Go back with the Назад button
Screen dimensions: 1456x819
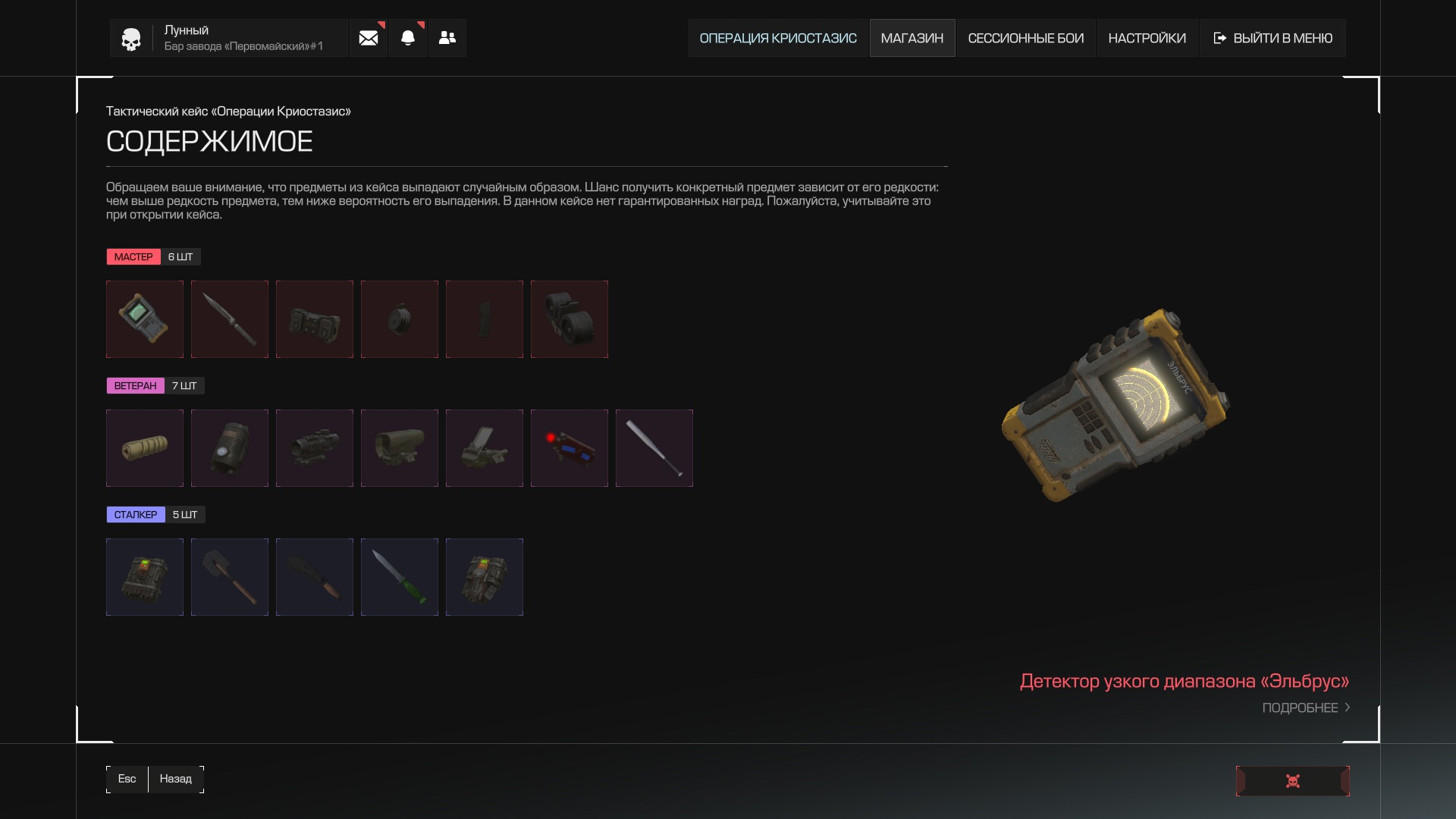pos(175,779)
